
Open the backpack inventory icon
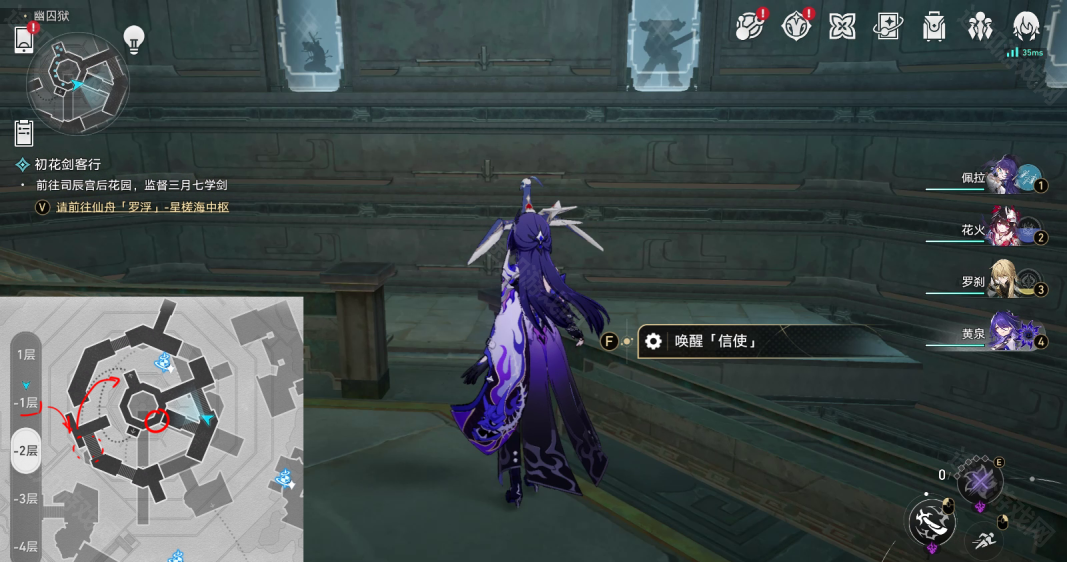934,26
